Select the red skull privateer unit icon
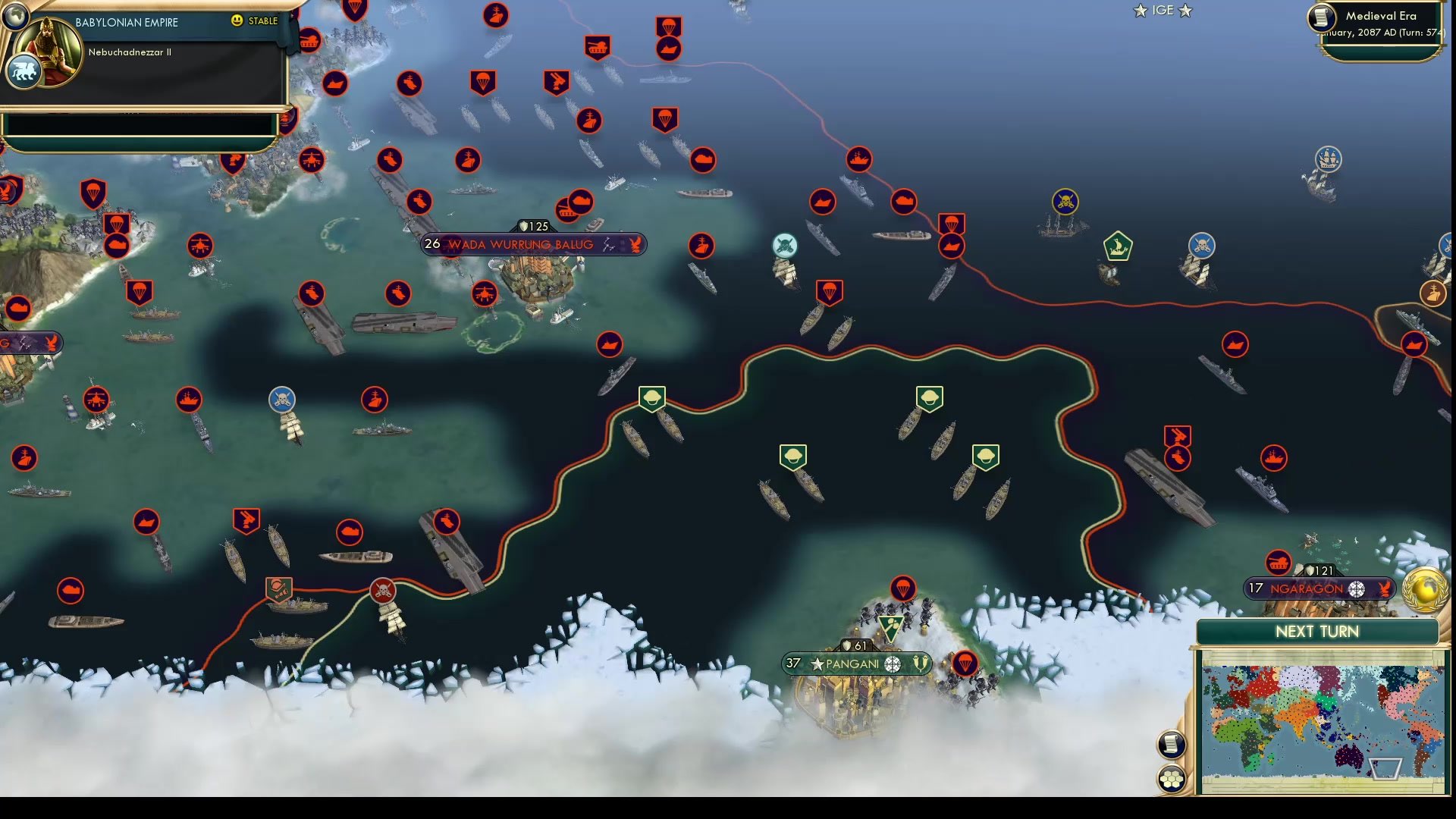Screen dimensions: 1456x819 click(382, 591)
